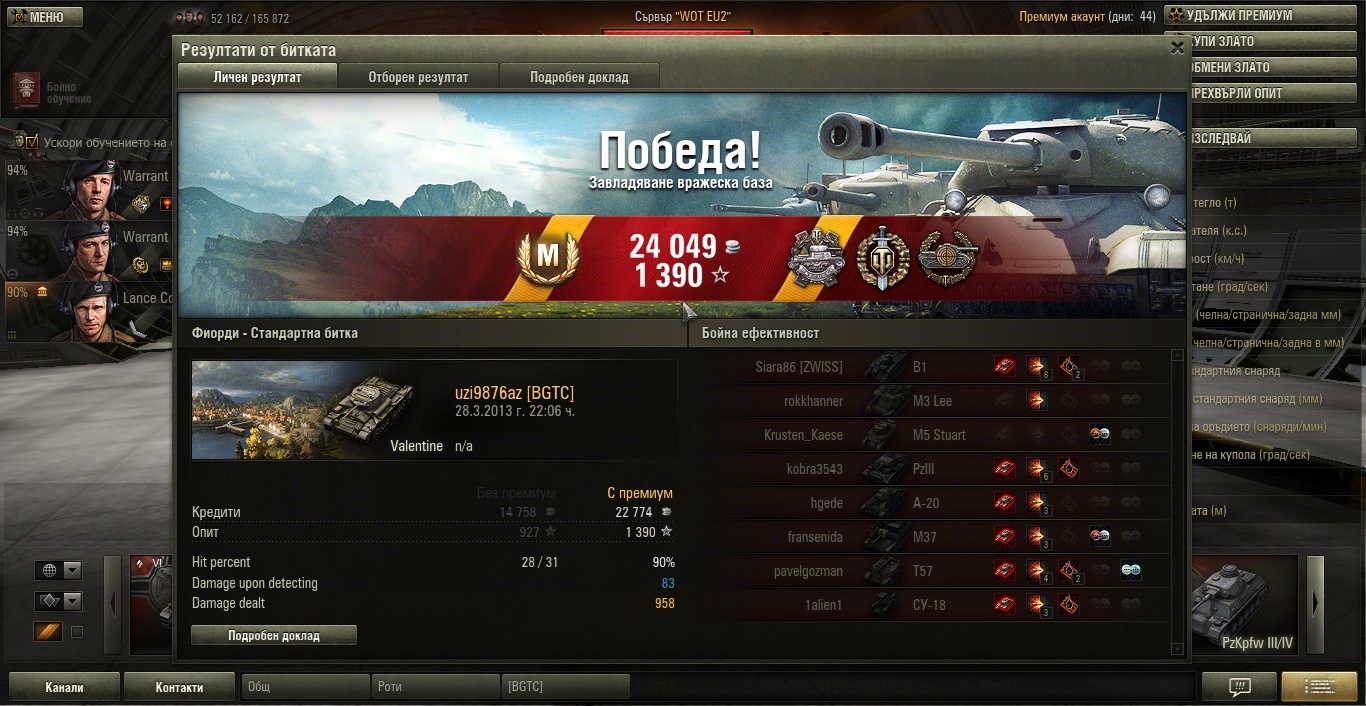This screenshot has height=706, width=1366.
Task: Click the mastery badge M icon
Action: tap(547, 258)
